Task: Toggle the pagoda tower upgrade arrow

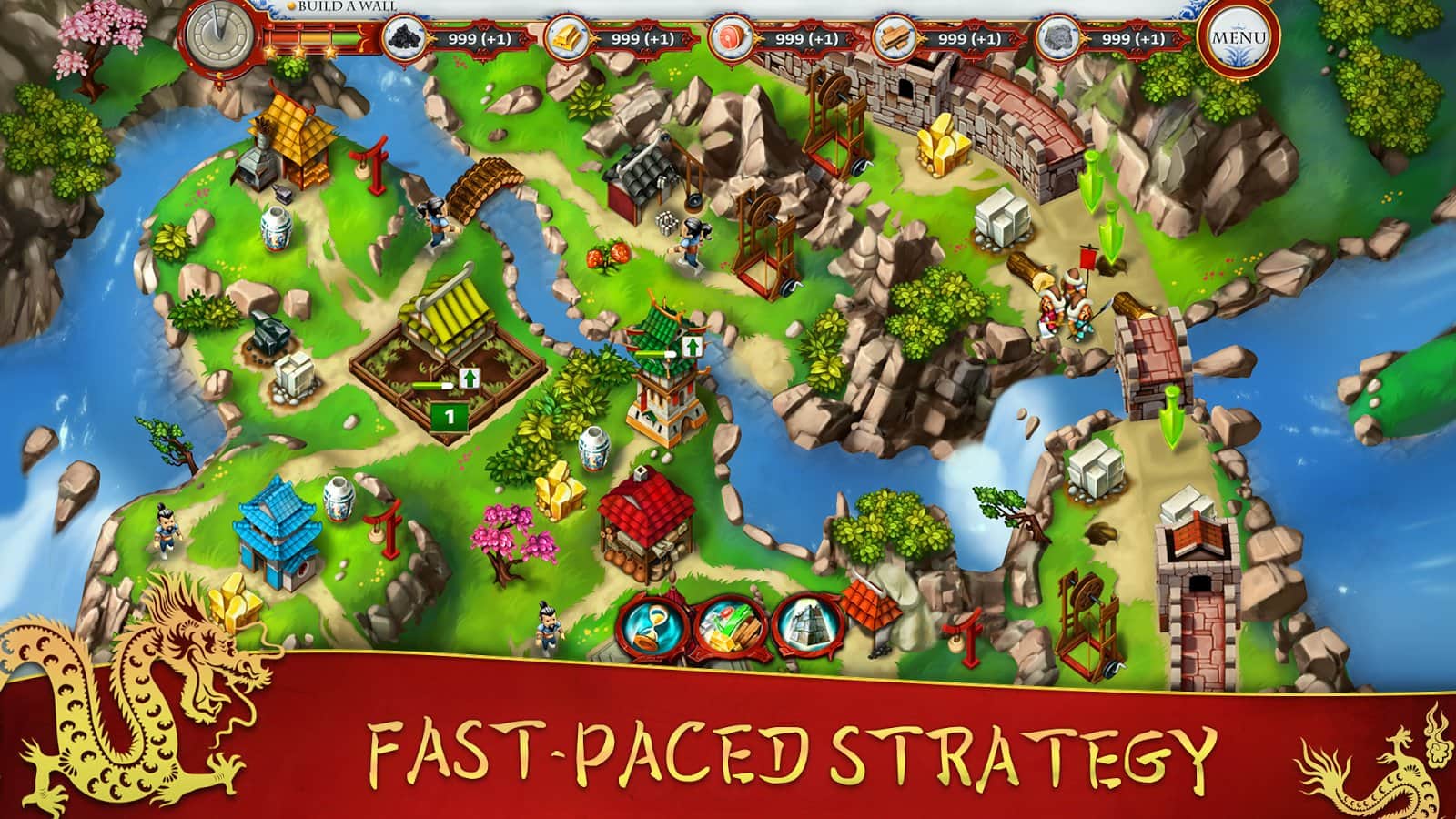Action: [x=692, y=346]
